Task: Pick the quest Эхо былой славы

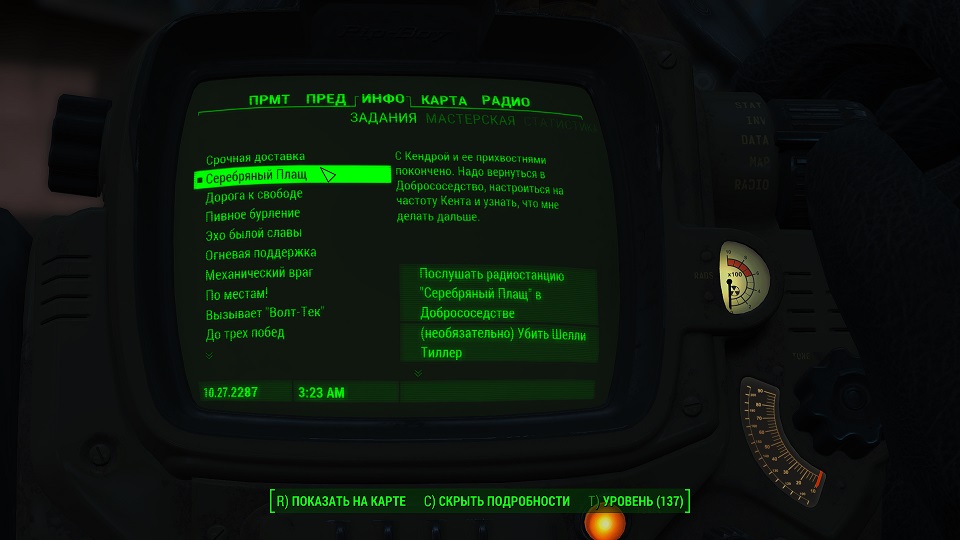Action: [x=254, y=234]
